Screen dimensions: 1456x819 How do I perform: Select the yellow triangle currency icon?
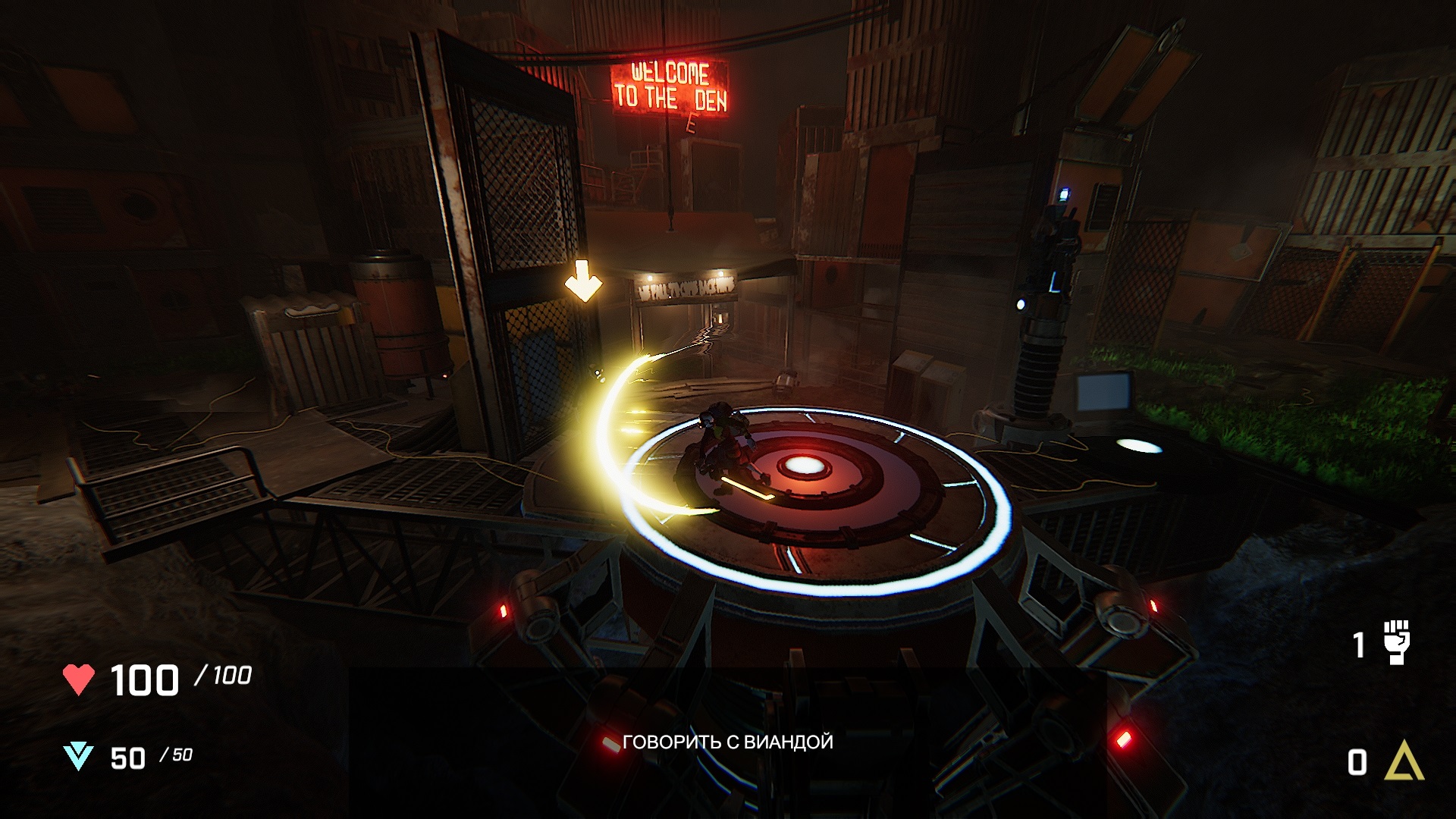tap(1404, 761)
